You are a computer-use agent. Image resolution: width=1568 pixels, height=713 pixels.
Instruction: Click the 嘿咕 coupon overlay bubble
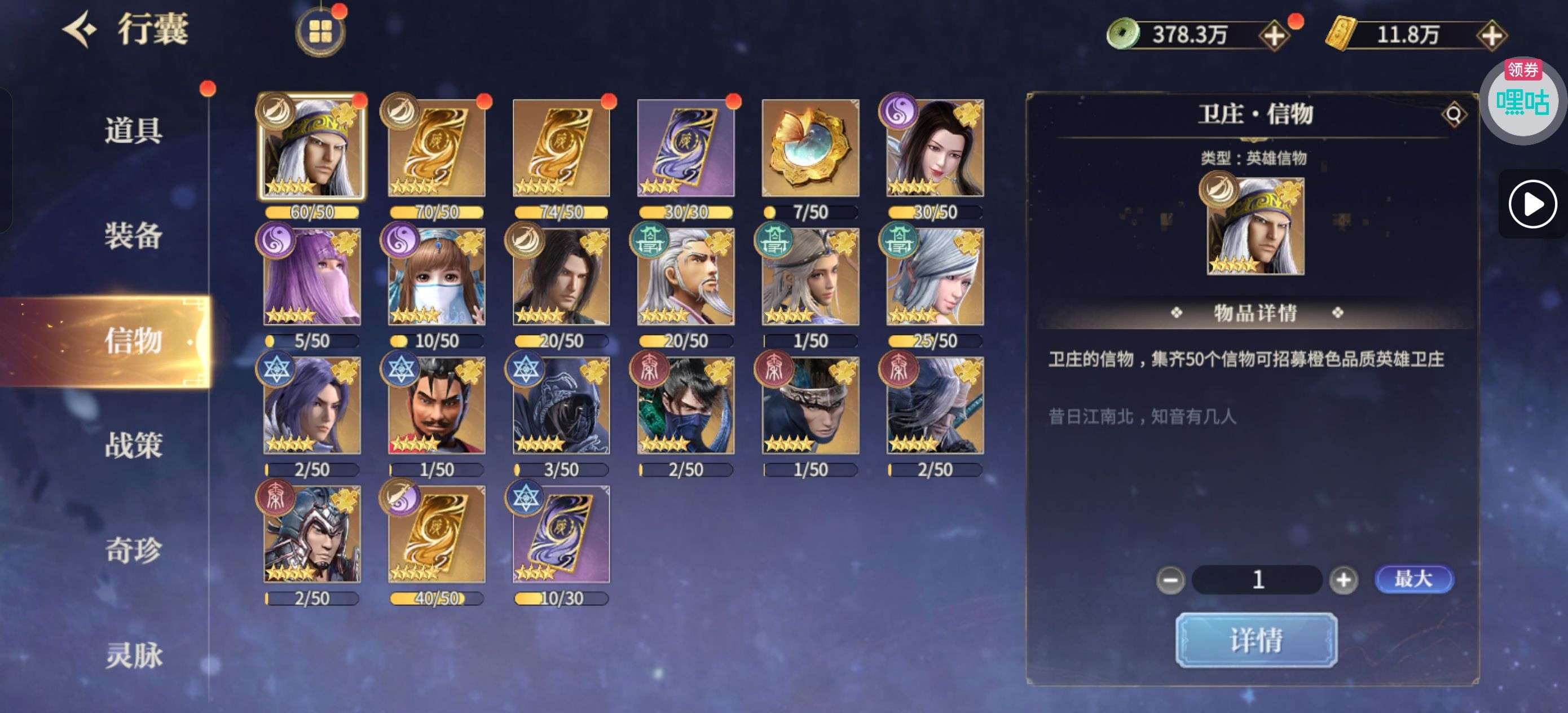(1522, 100)
